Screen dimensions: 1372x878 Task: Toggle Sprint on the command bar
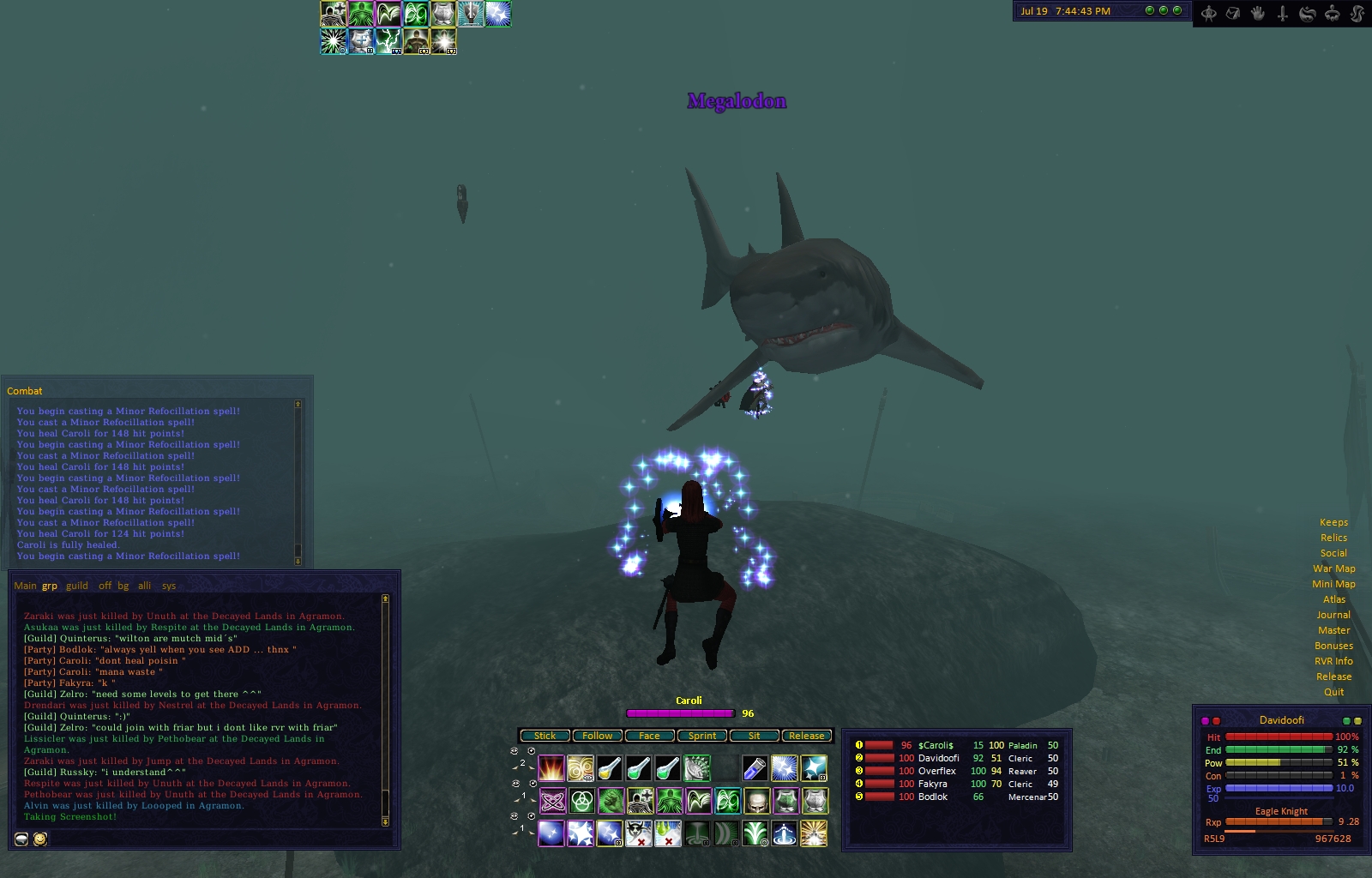[x=702, y=736]
